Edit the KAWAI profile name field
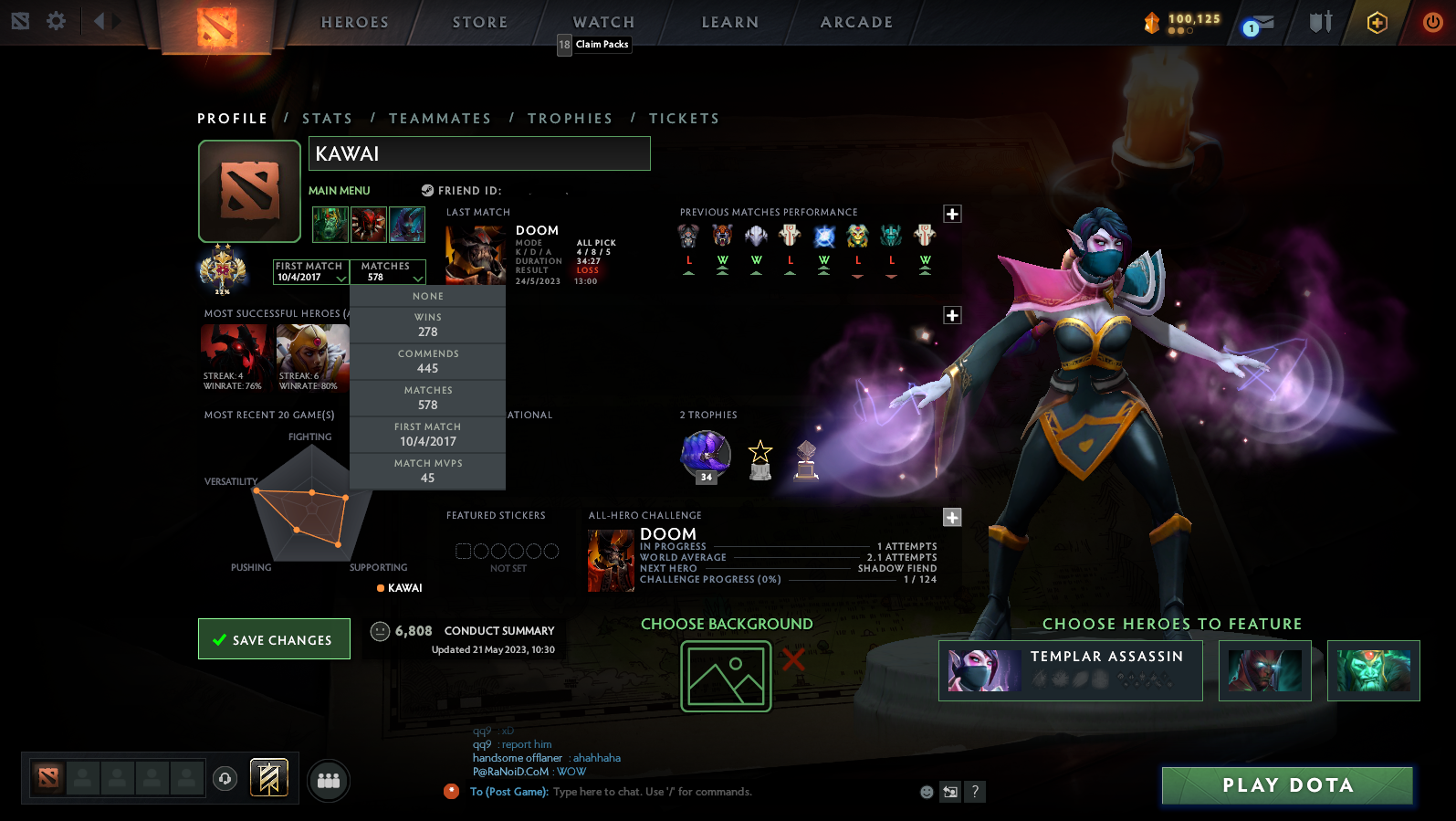 479,153
